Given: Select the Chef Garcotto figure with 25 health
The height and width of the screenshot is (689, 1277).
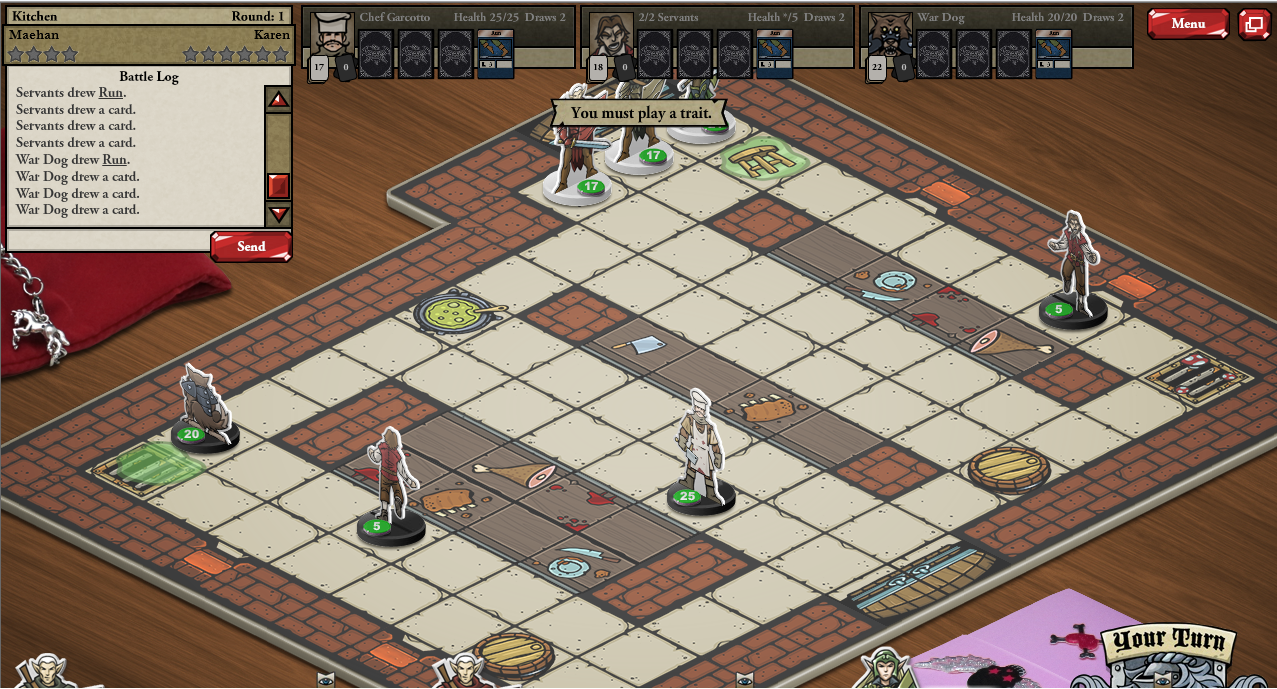Looking at the screenshot, I should (699, 455).
